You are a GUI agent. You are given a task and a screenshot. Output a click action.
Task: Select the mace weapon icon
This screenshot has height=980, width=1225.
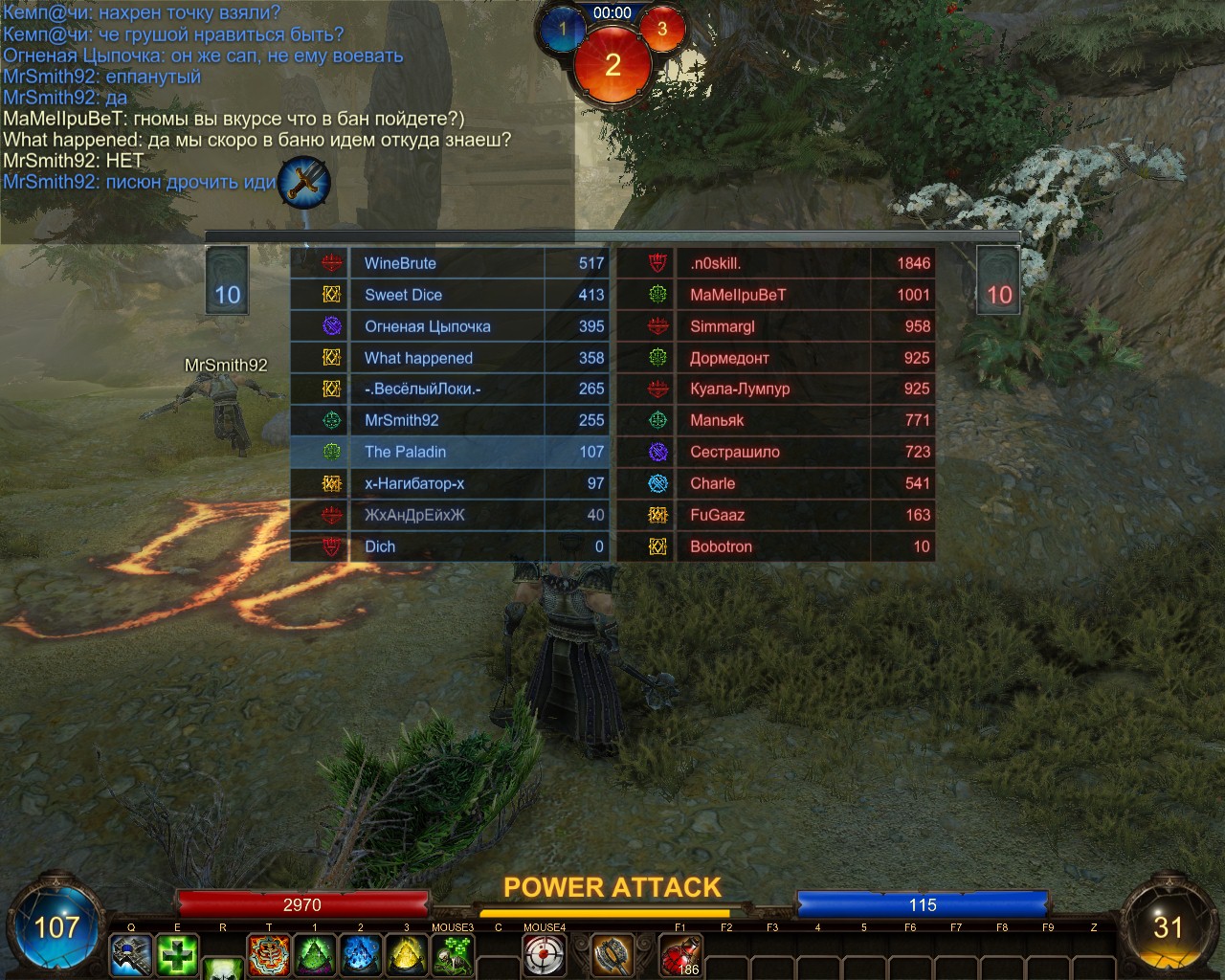(x=612, y=954)
